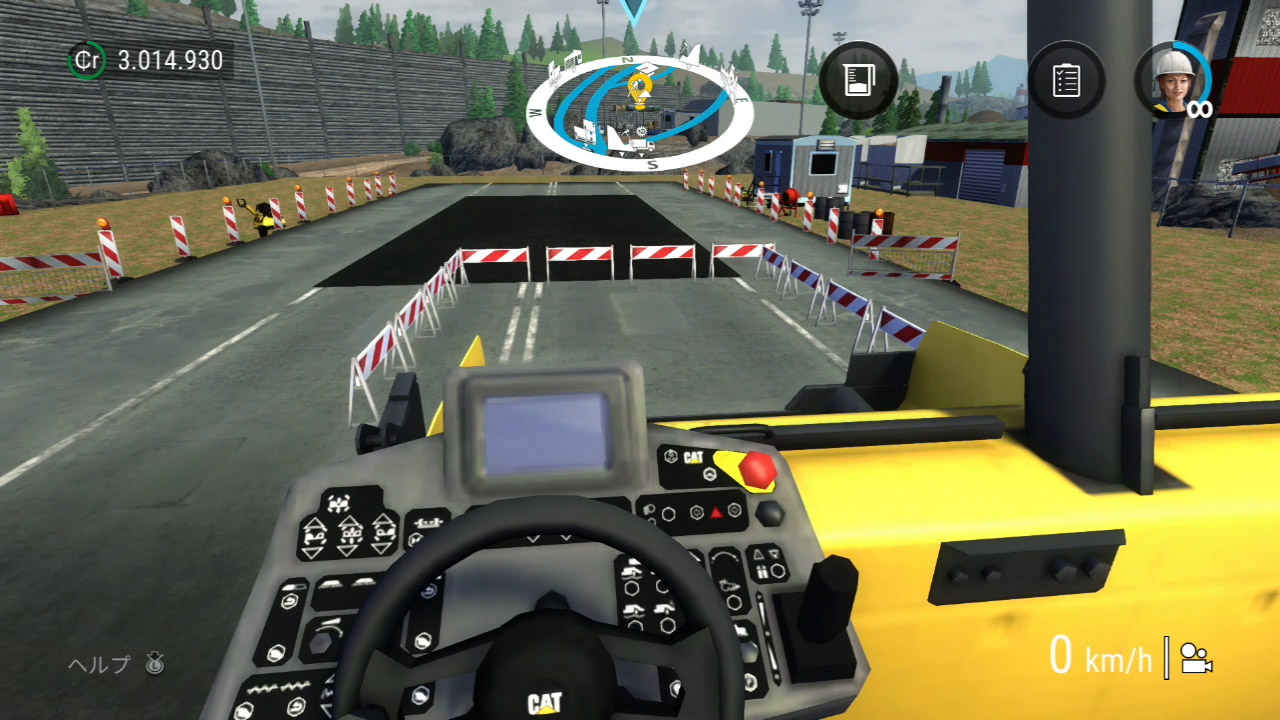The height and width of the screenshot is (720, 1280).
Task: Select the hard-hat worker profile portrait
Action: click(1172, 79)
